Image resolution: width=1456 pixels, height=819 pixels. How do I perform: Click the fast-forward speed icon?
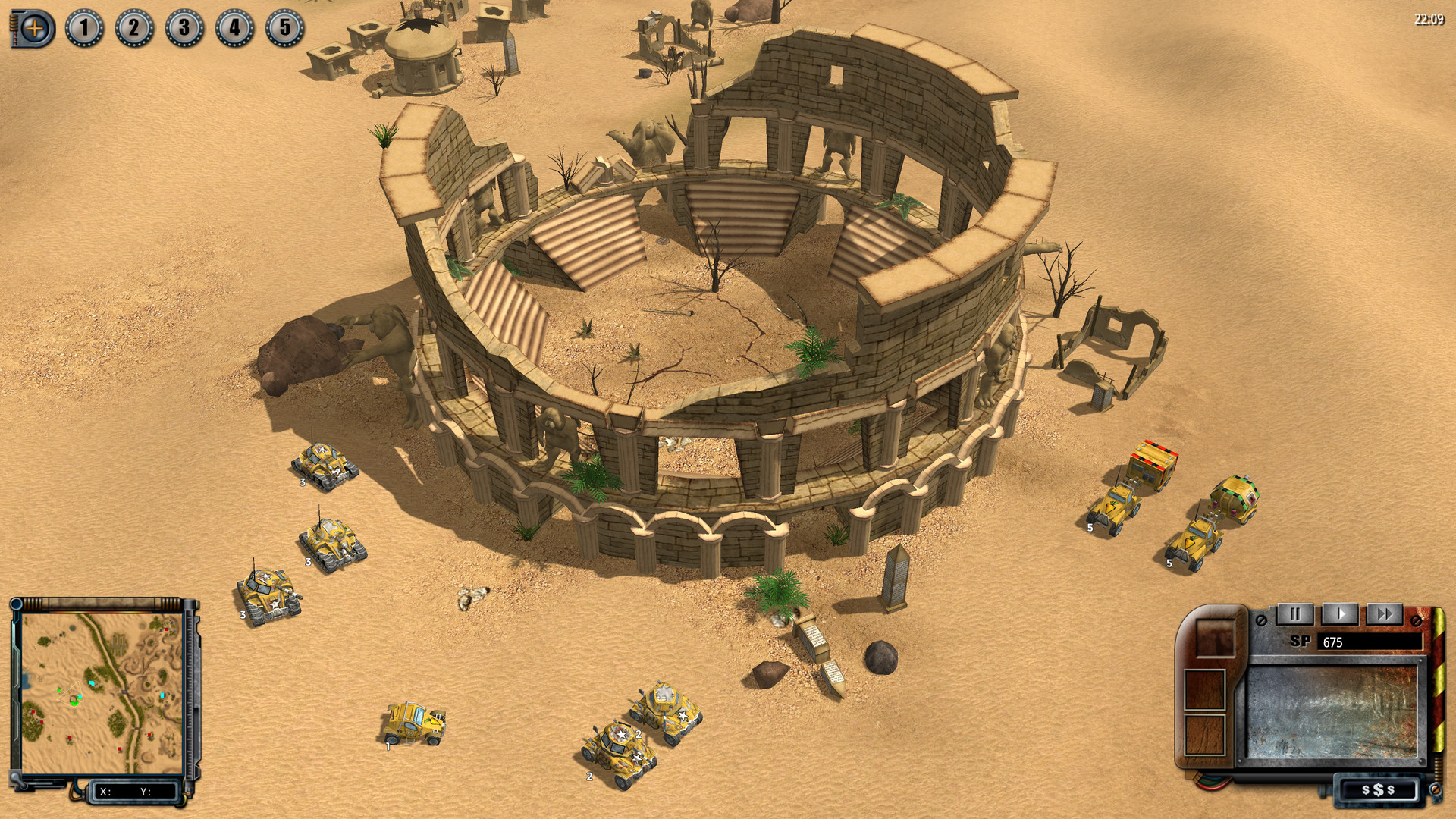point(1385,613)
